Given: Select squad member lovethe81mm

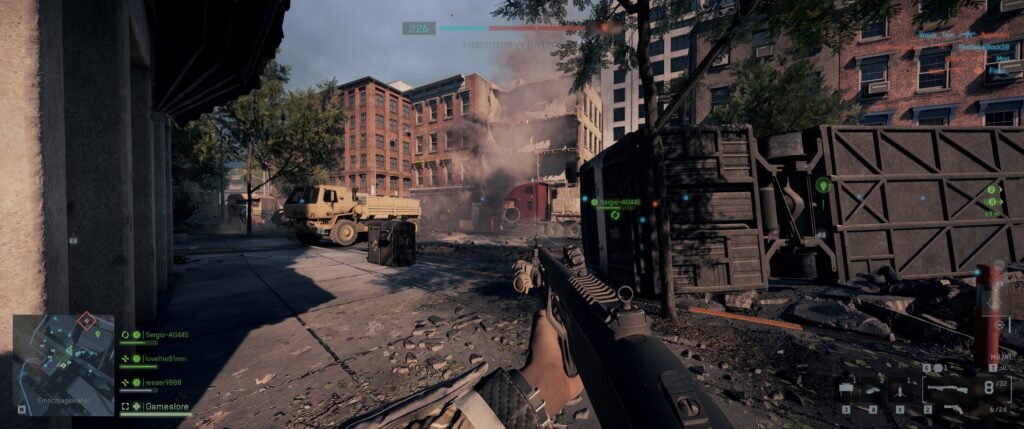Looking at the screenshot, I should tap(154, 358).
